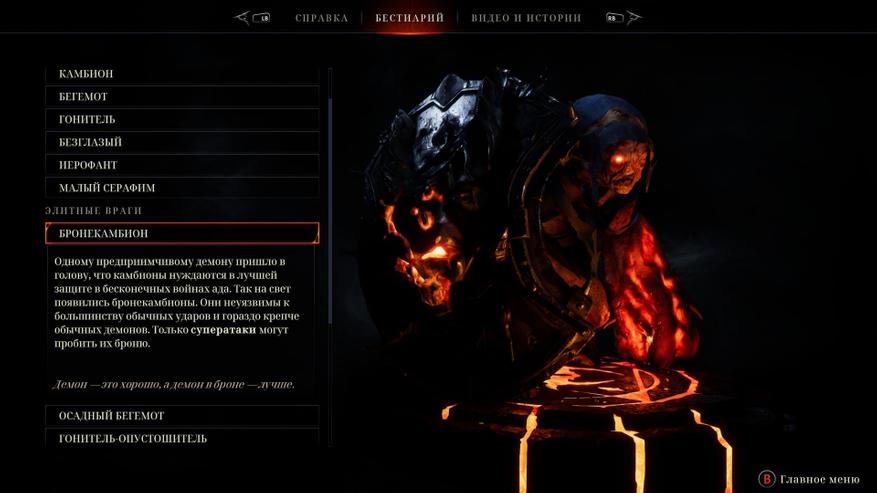Switch to the Справка tab
This screenshot has height=493, width=877.
tap(321, 18)
